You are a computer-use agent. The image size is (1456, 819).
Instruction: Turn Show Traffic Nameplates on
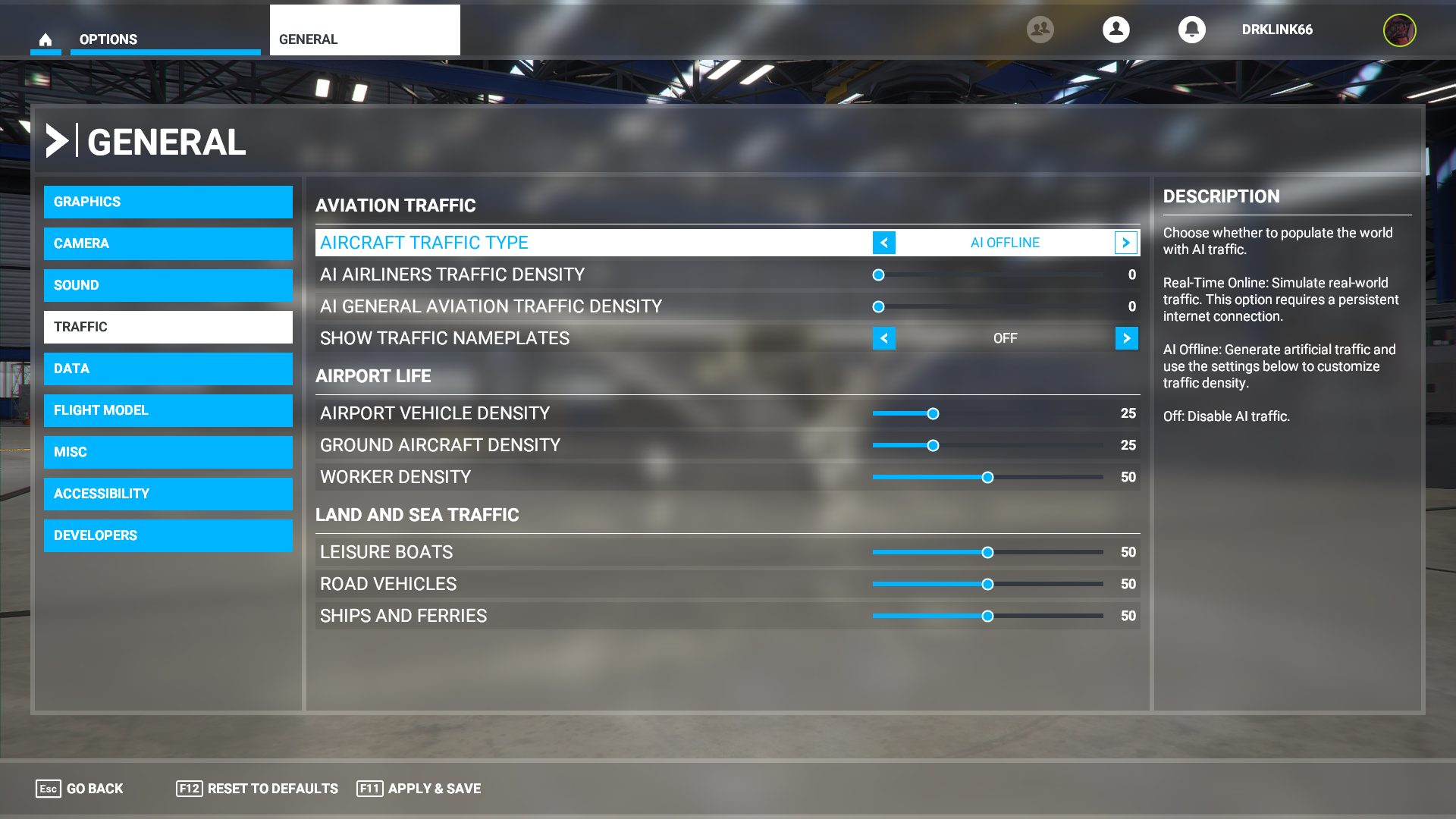(x=1127, y=338)
